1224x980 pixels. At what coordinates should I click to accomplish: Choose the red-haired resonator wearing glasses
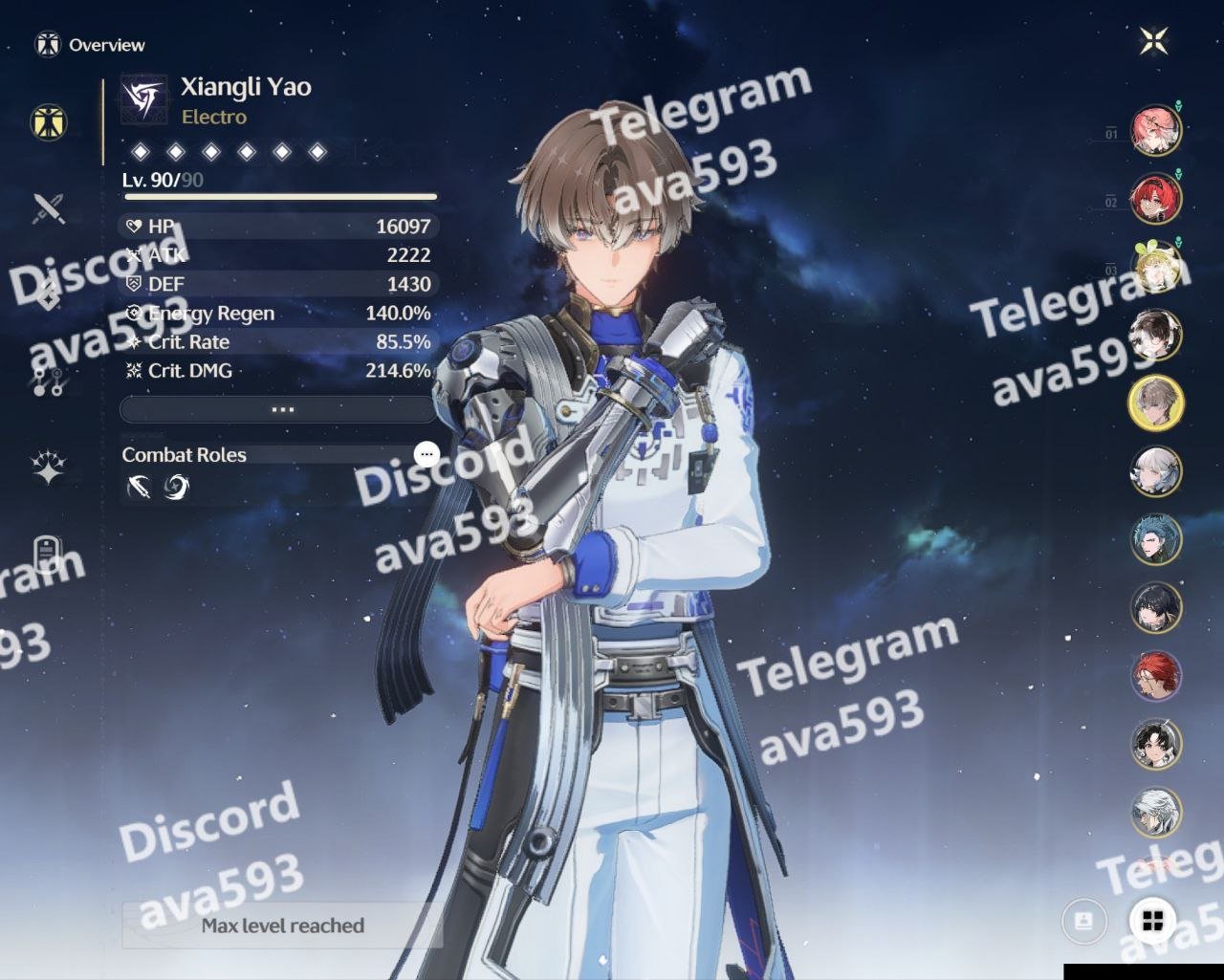(x=1155, y=676)
